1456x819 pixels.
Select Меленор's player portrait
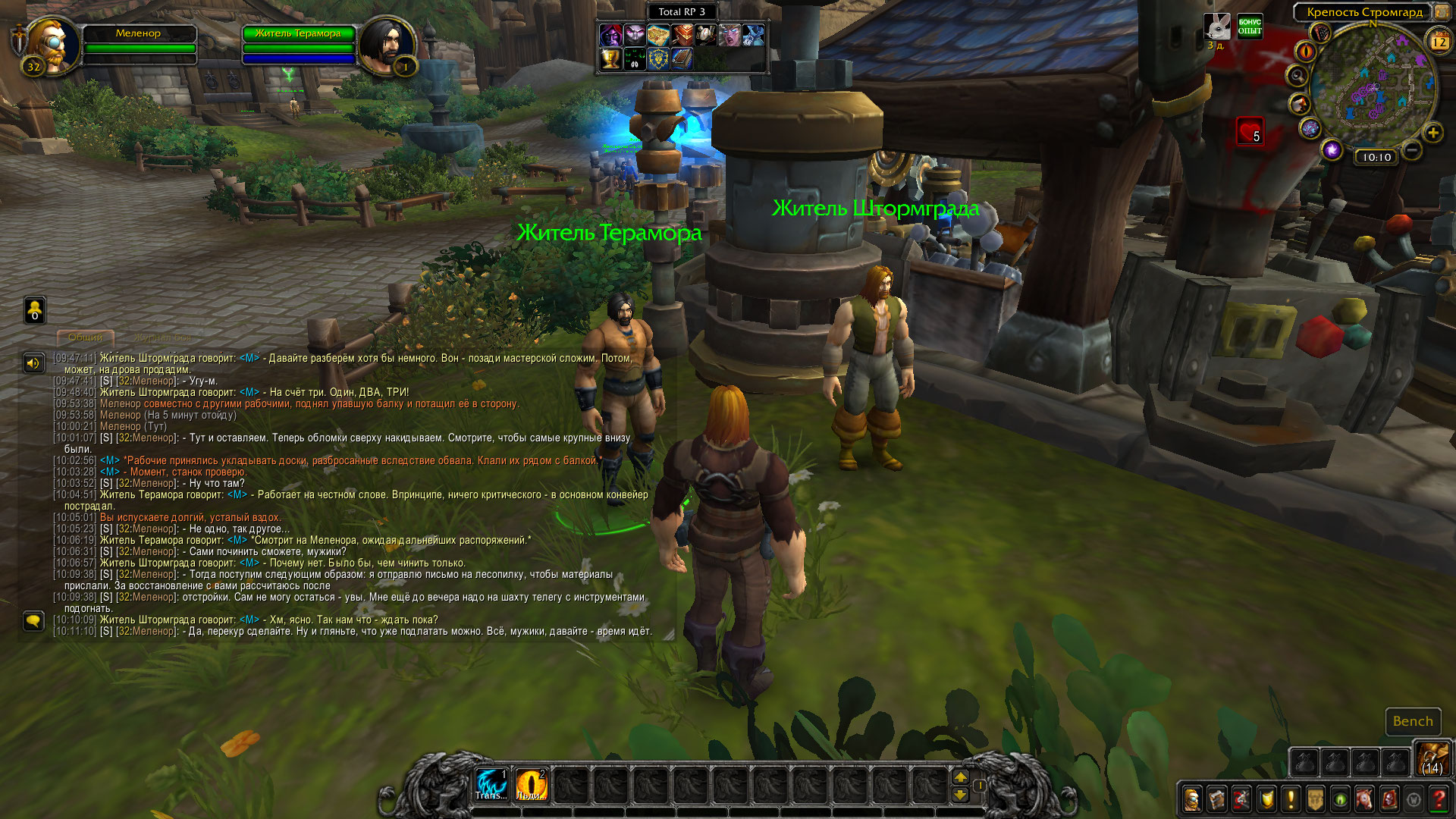pyautogui.click(x=55, y=45)
